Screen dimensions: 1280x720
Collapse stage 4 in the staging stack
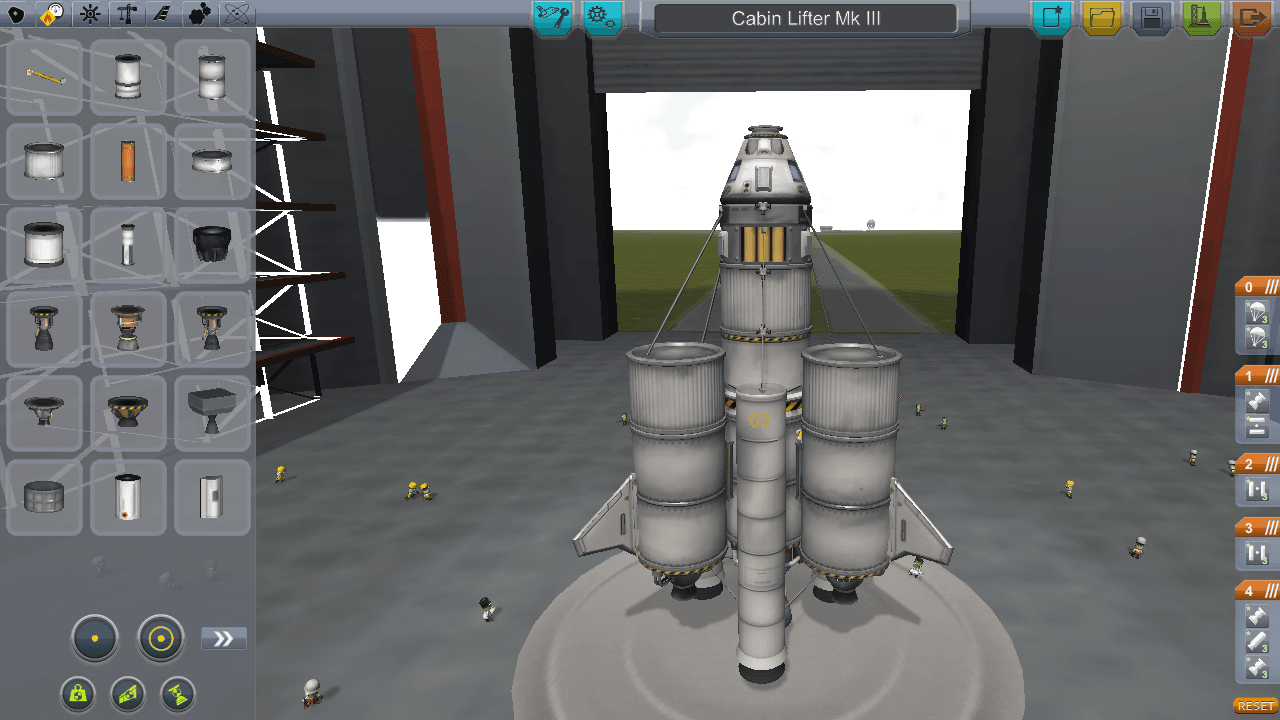(x=1272, y=590)
